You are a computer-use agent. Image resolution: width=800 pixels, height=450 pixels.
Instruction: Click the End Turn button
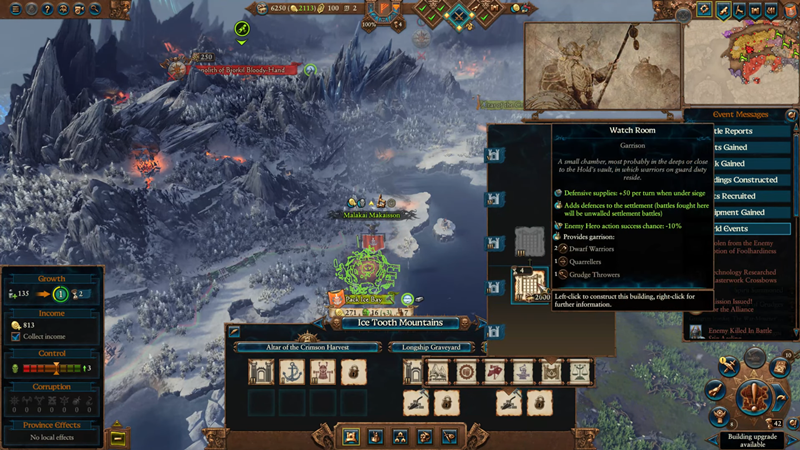[755, 396]
